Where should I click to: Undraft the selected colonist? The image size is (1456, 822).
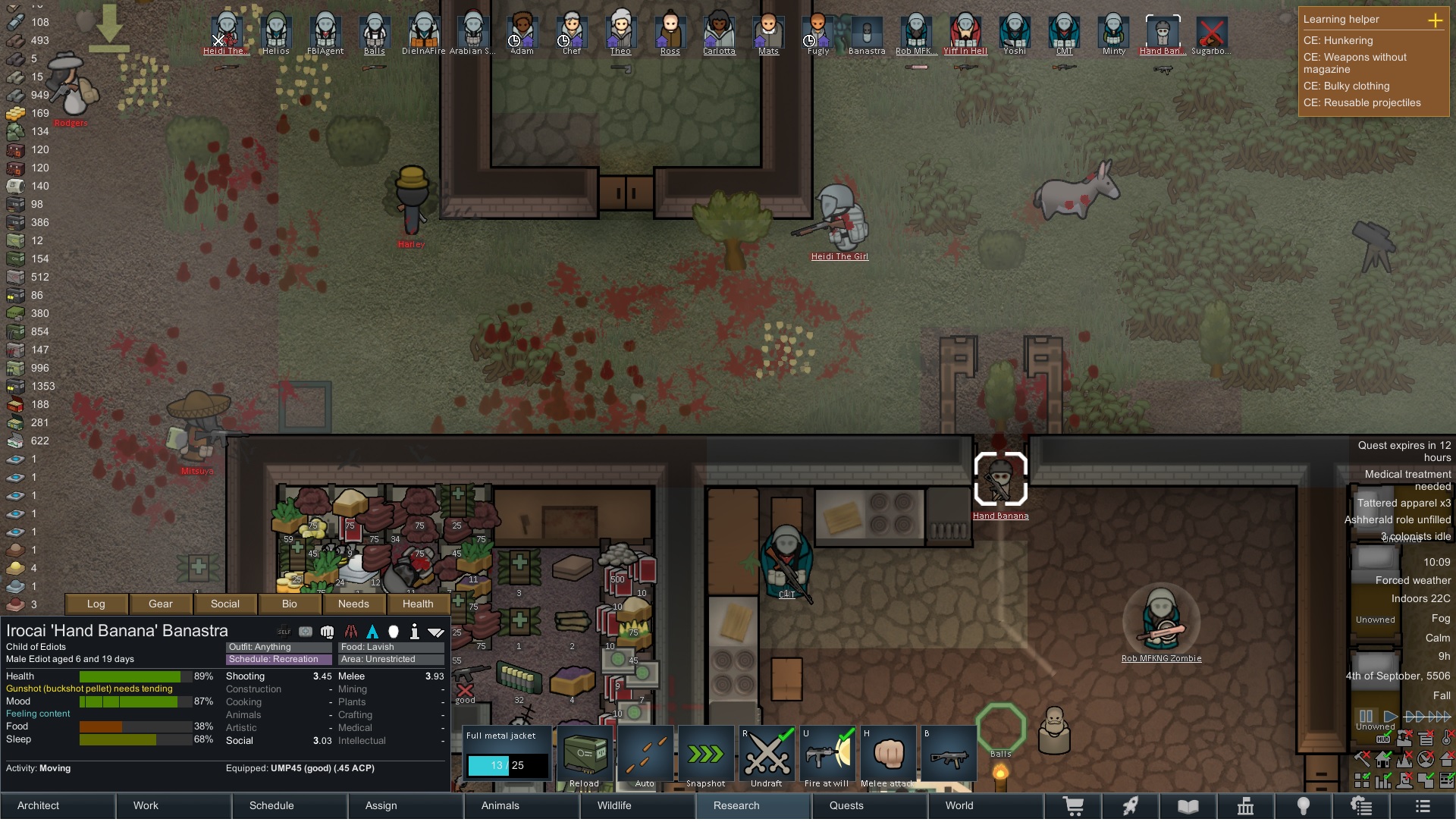pyautogui.click(x=767, y=755)
